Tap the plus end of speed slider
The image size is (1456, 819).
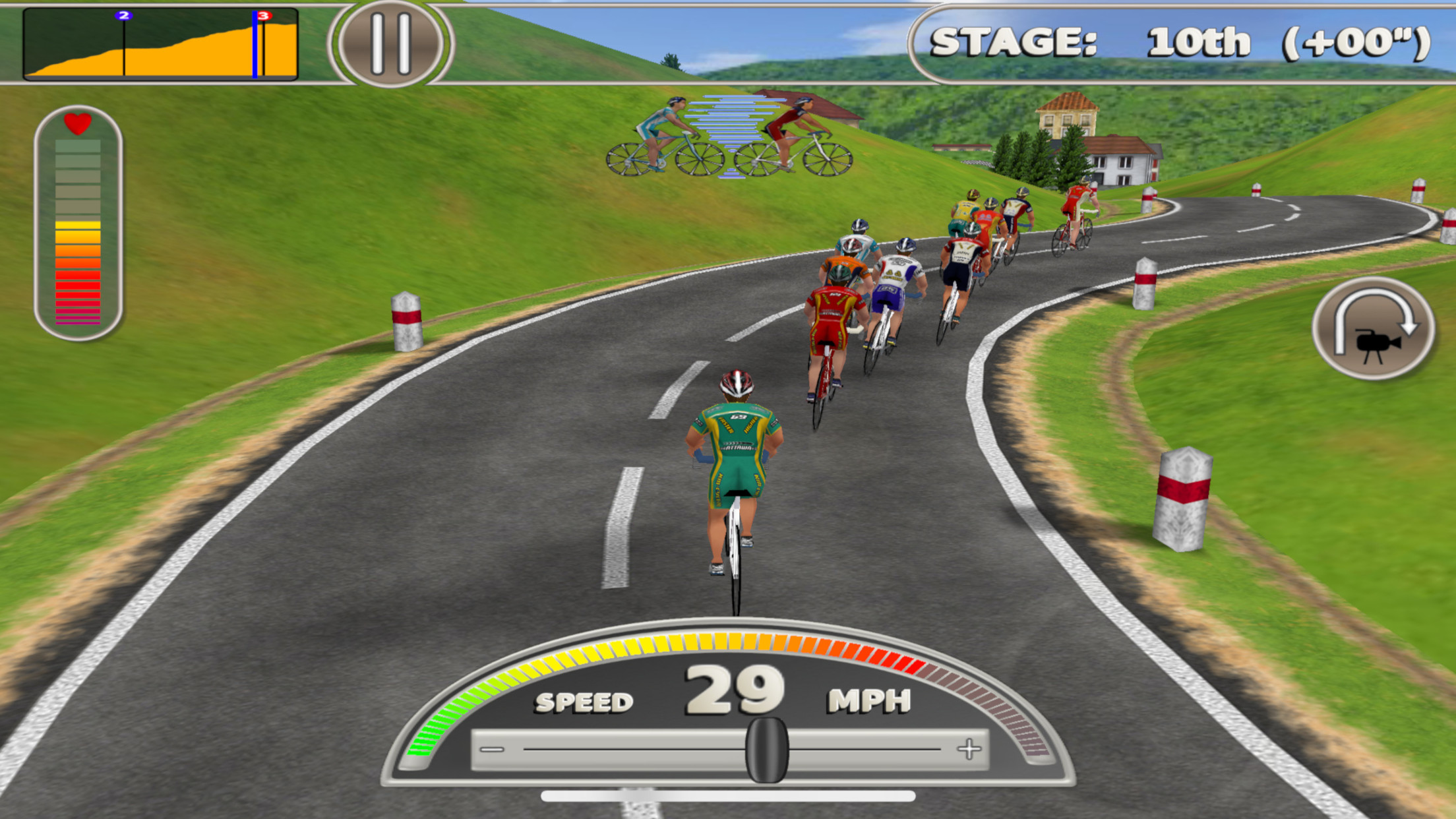(x=969, y=749)
